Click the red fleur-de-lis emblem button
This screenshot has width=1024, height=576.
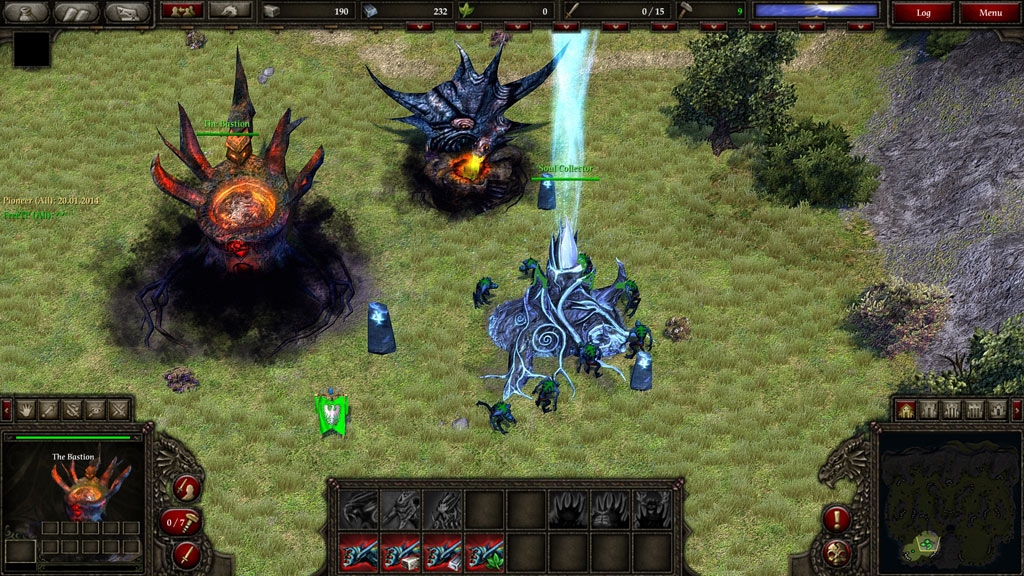coord(836,551)
